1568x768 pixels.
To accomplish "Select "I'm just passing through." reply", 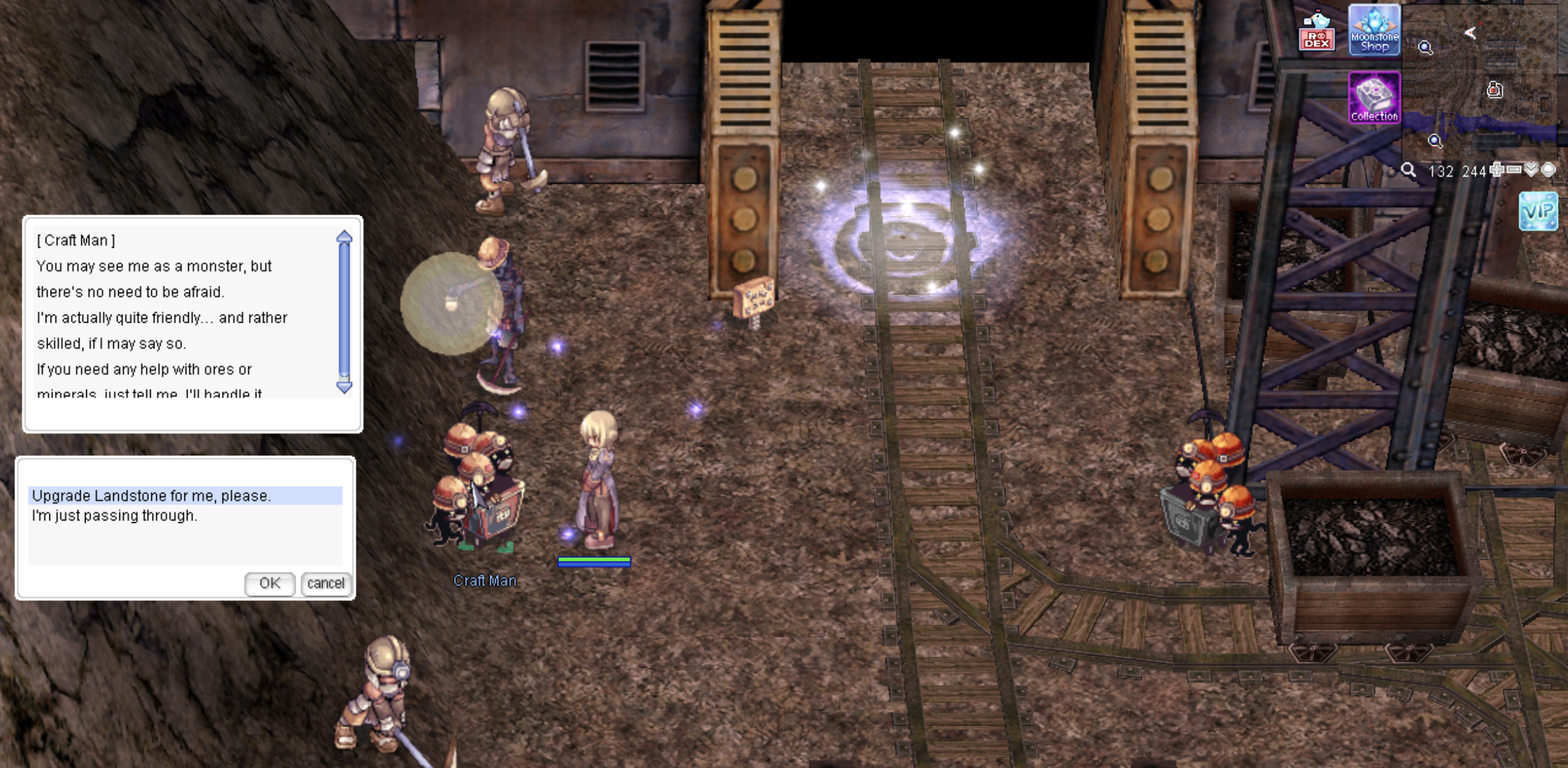I will (x=114, y=516).
